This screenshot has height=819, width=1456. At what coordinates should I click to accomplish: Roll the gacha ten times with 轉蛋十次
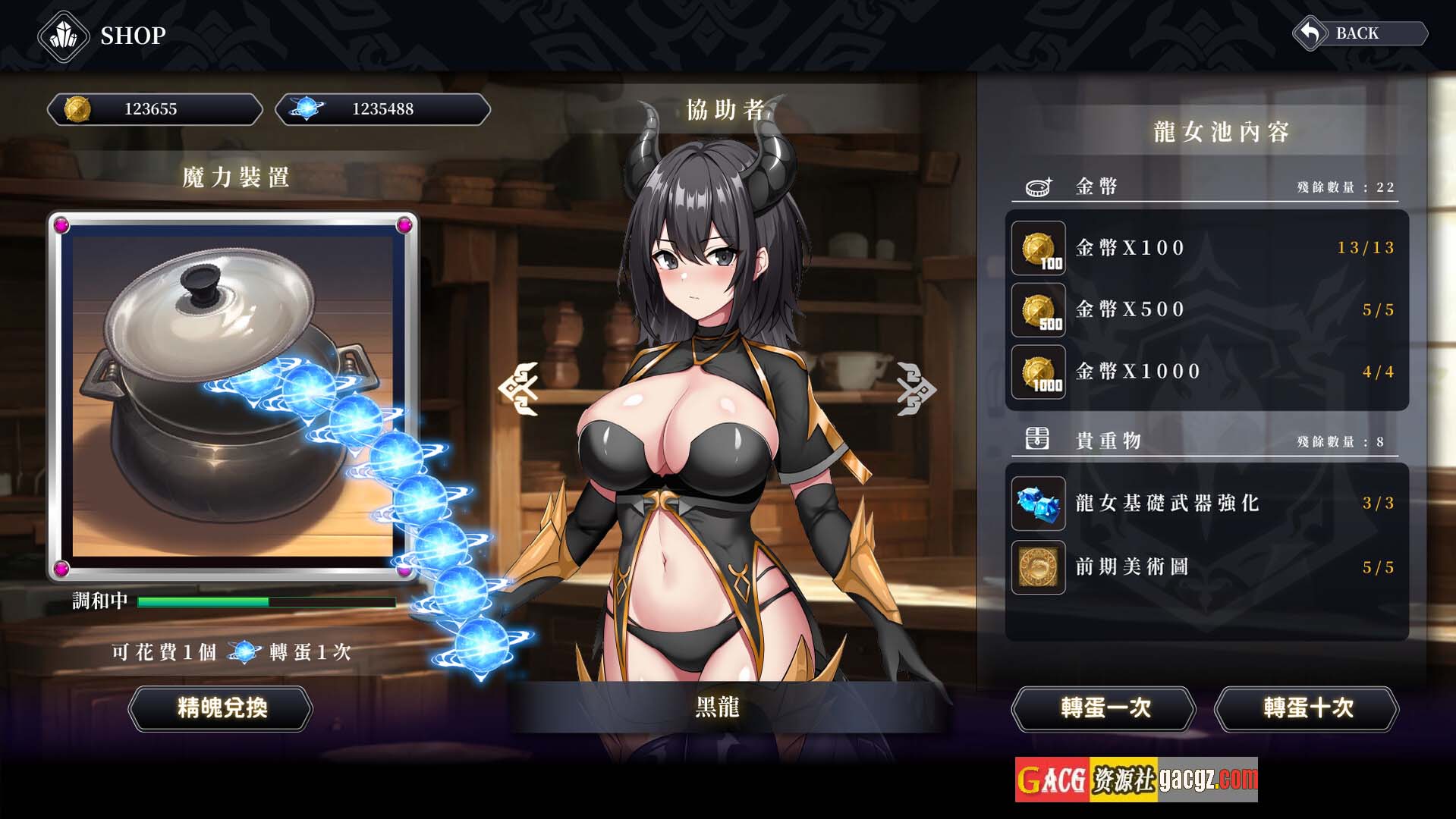[x=1307, y=708]
